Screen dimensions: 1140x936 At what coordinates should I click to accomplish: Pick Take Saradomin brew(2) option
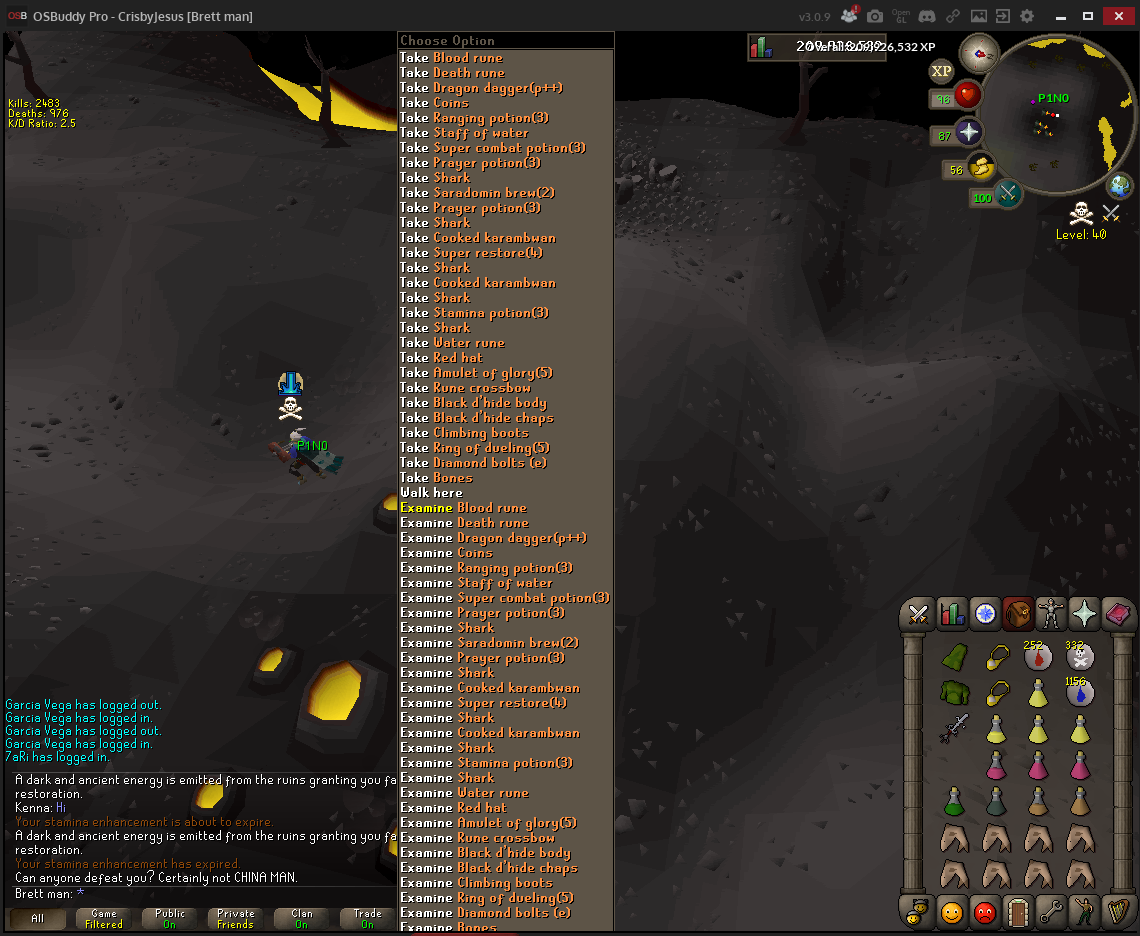[x=477, y=193]
